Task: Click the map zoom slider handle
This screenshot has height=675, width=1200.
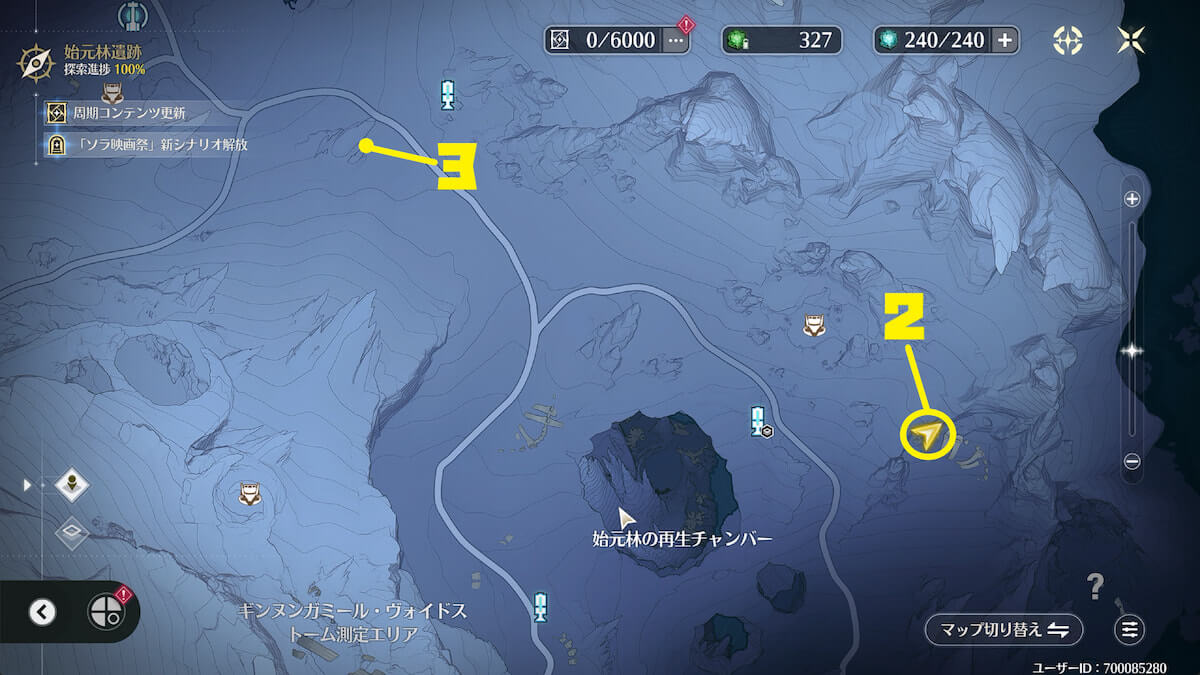Action: [x=1132, y=350]
